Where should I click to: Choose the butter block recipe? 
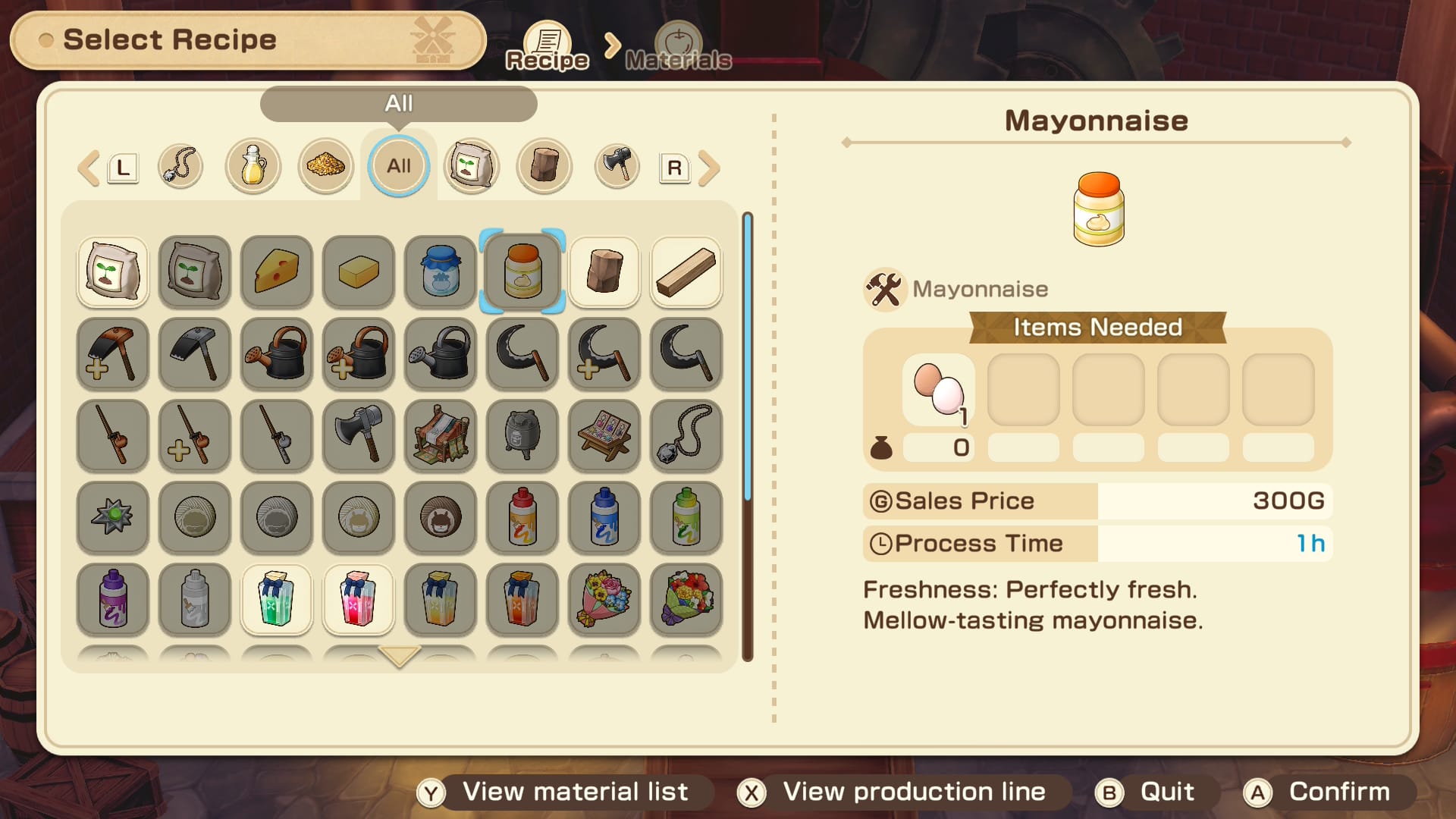pos(359,271)
